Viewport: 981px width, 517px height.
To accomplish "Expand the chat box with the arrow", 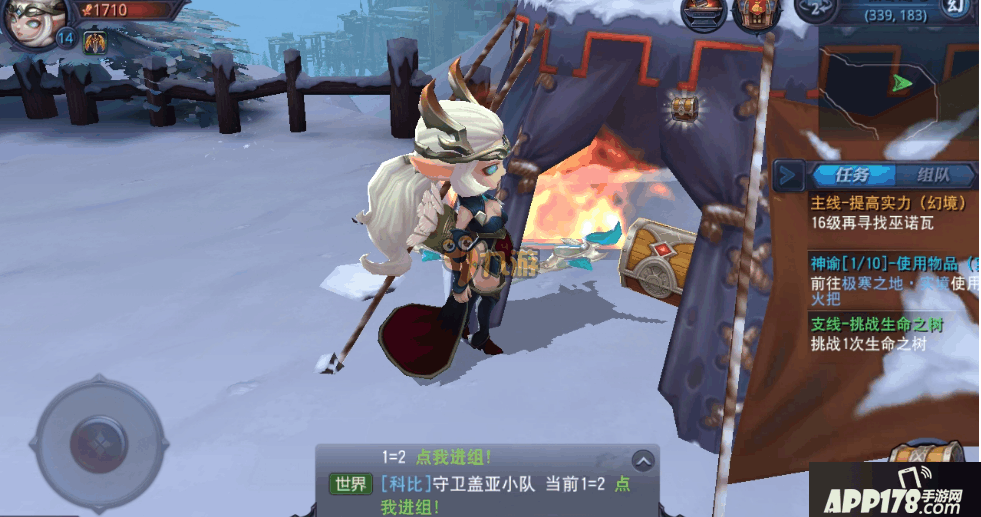I will 643,460.
